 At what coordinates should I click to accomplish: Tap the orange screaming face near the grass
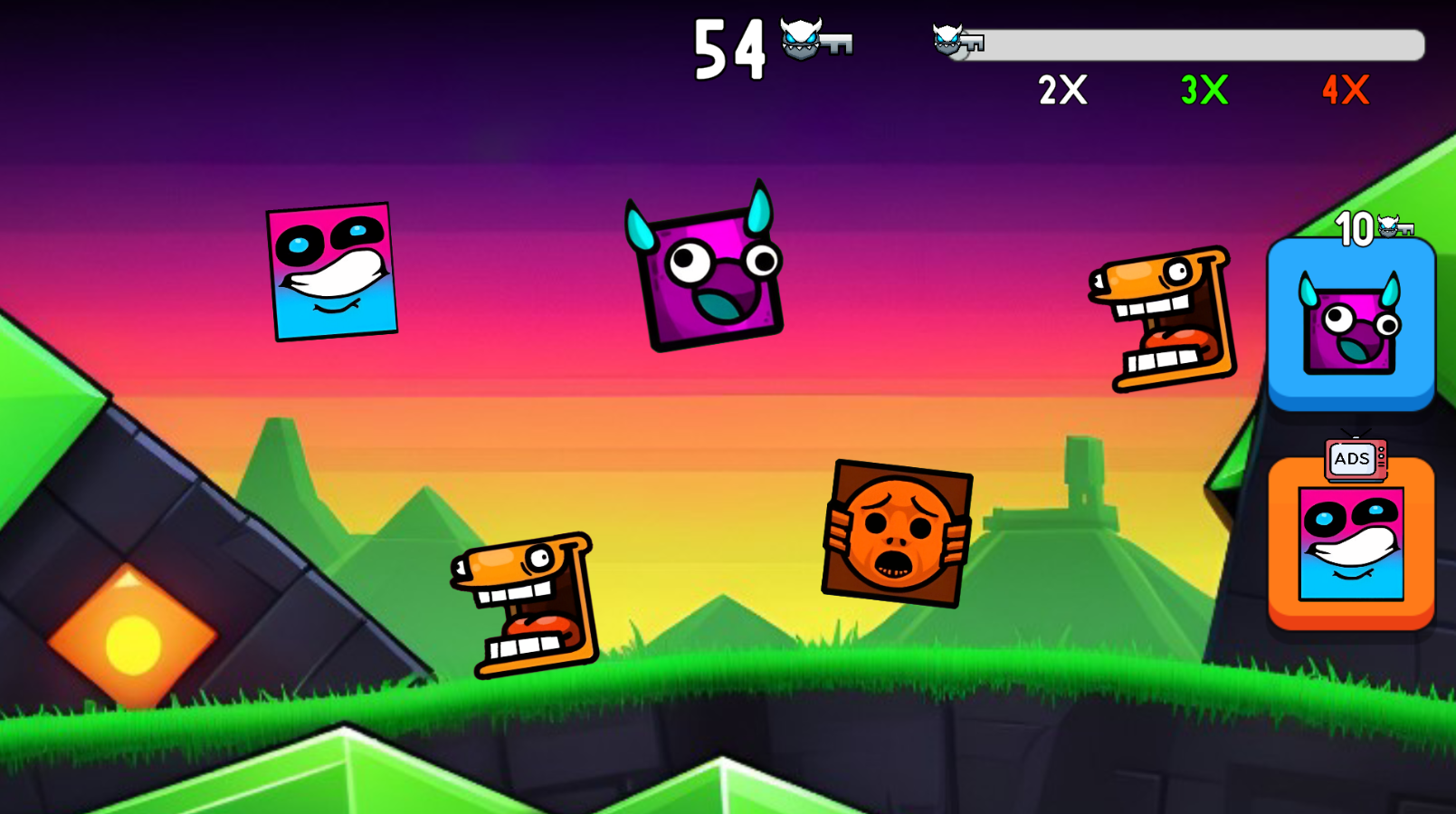tap(525, 607)
